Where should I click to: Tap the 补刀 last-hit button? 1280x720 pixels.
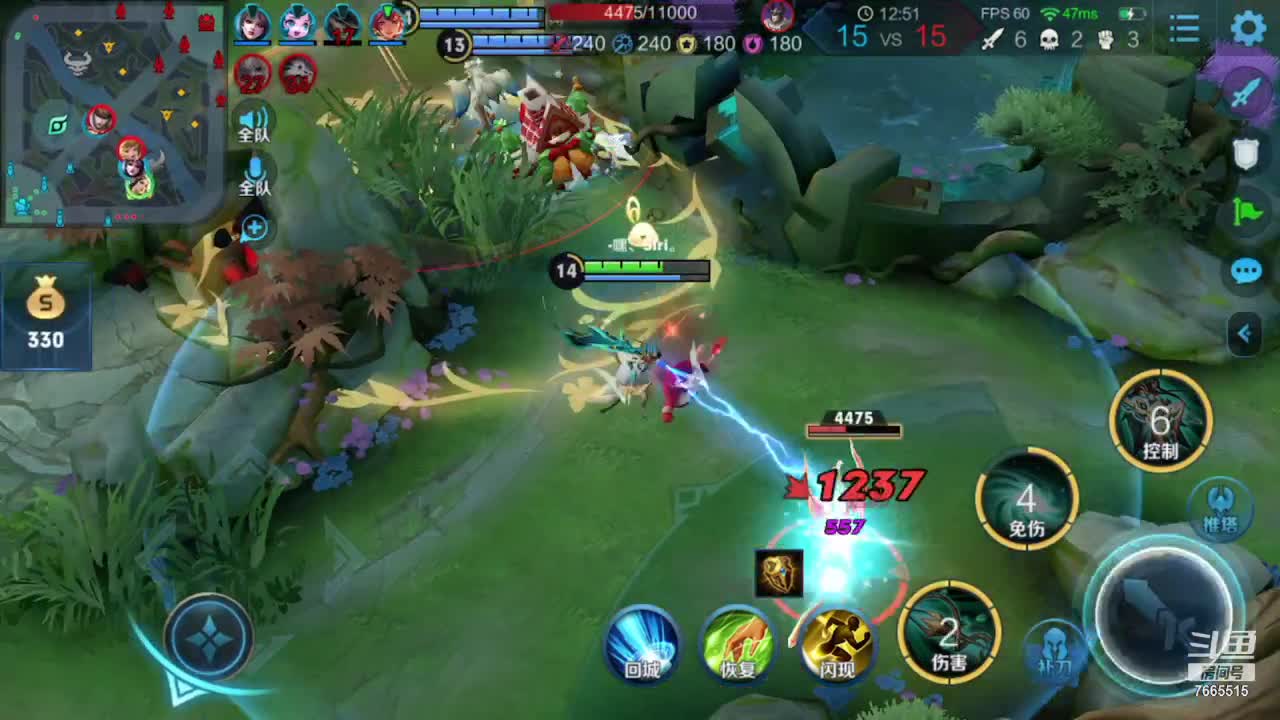tap(1052, 650)
